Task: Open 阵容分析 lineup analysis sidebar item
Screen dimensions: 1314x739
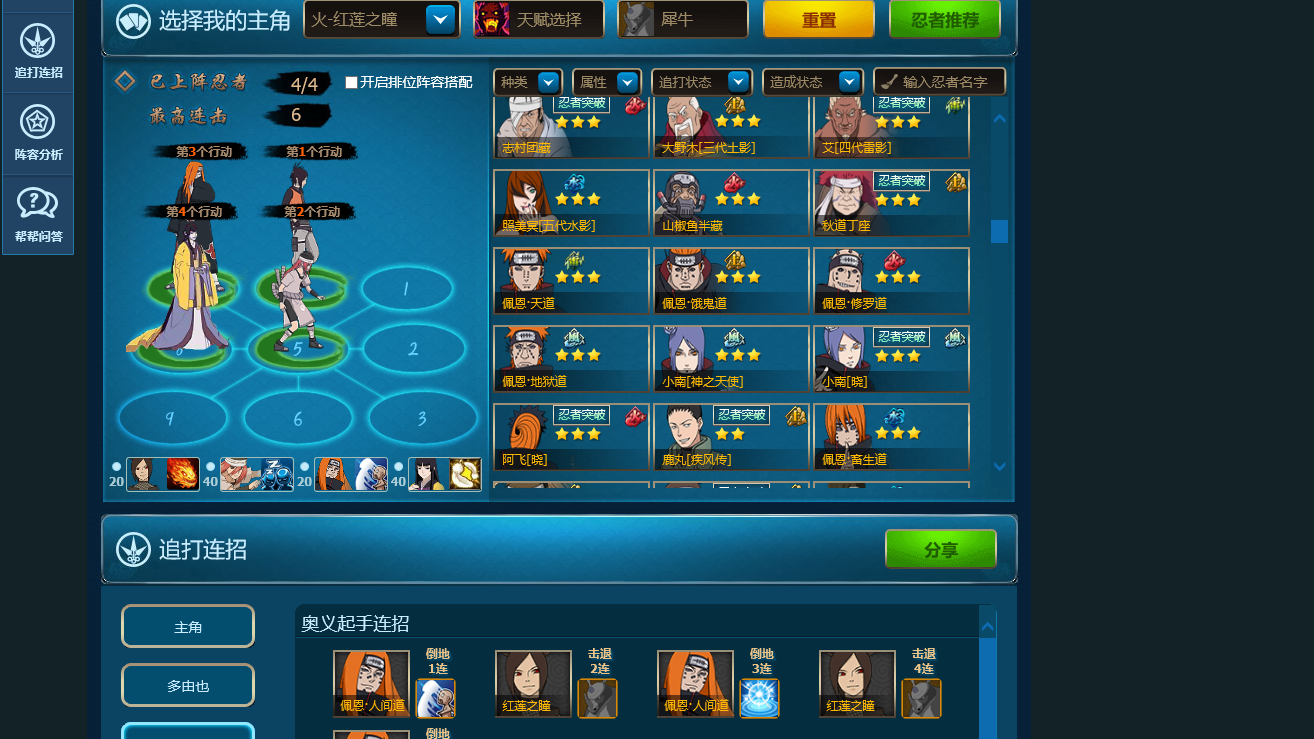Action: click(38, 134)
